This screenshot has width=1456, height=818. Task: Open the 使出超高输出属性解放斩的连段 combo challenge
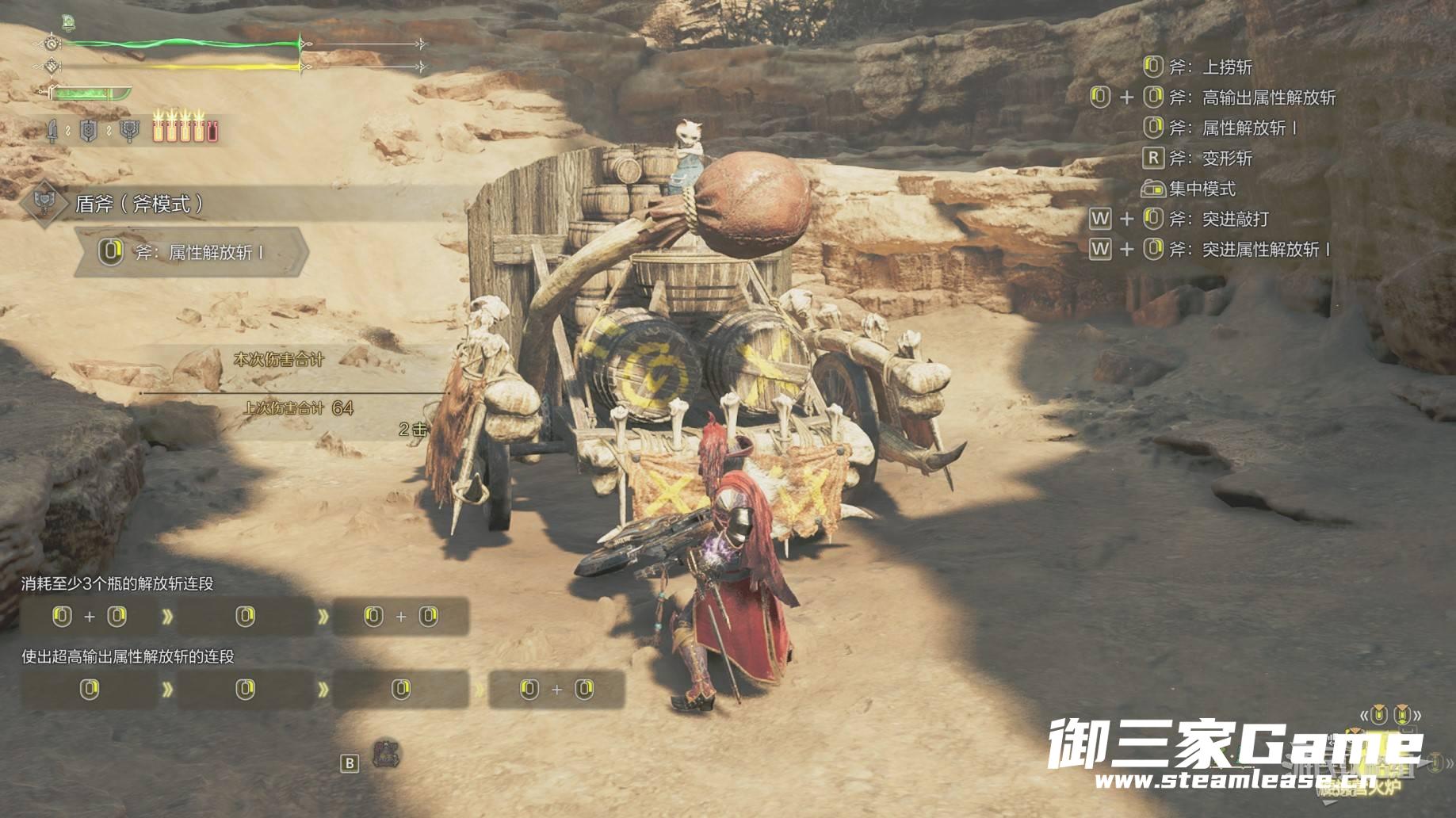pyautogui.click(x=128, y=657)
